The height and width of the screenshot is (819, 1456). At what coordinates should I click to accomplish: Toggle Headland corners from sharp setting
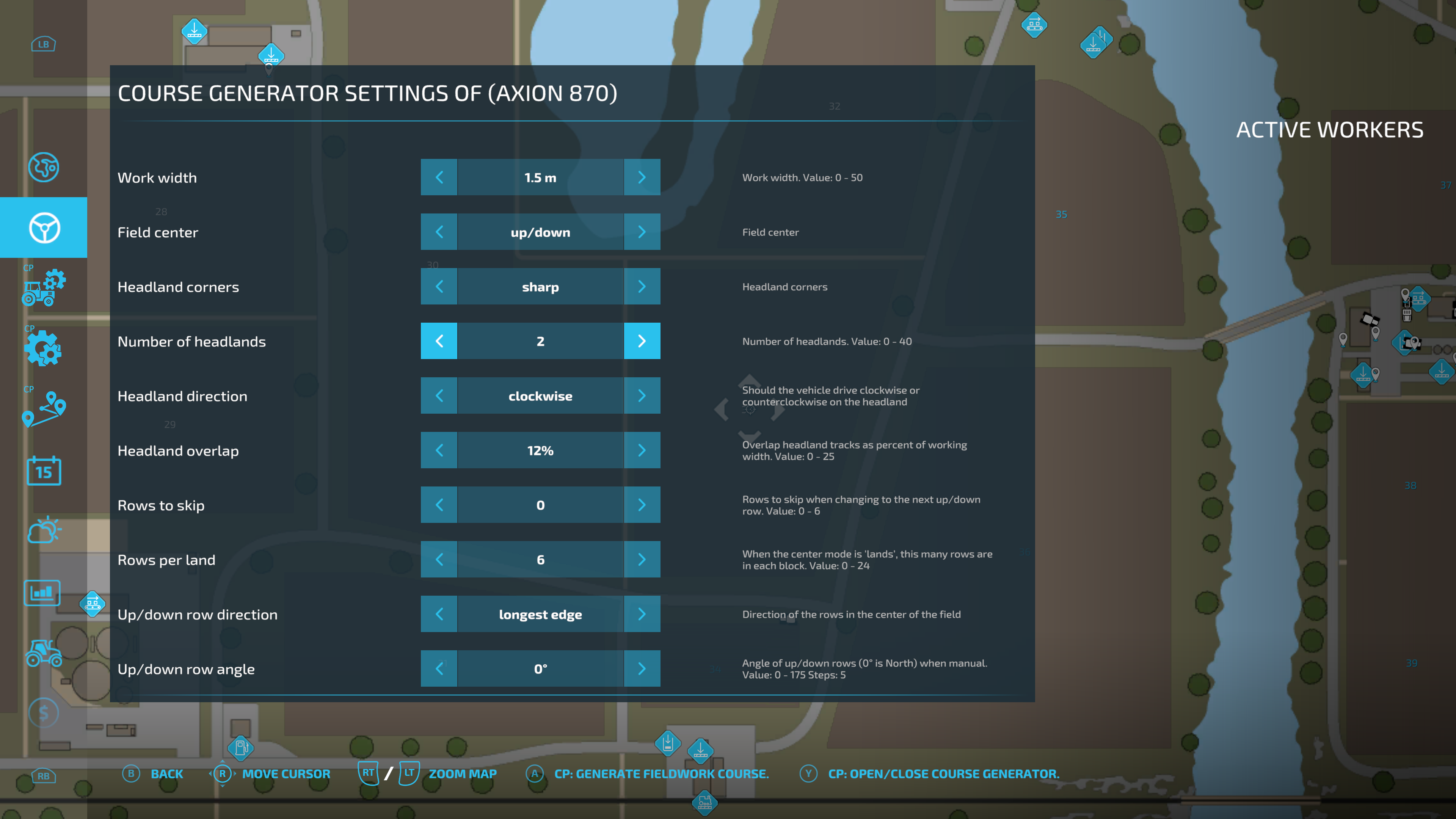tap(642, 287)
